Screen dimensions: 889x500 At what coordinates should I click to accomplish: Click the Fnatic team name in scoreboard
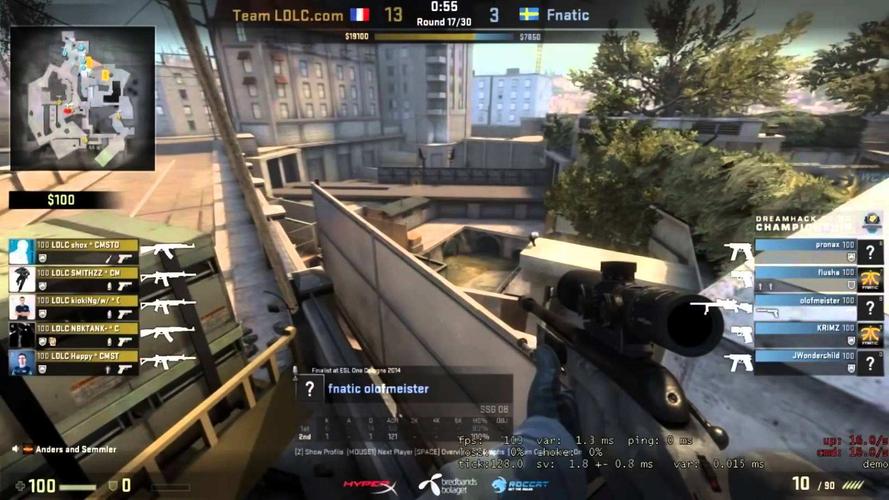(567, 15)
